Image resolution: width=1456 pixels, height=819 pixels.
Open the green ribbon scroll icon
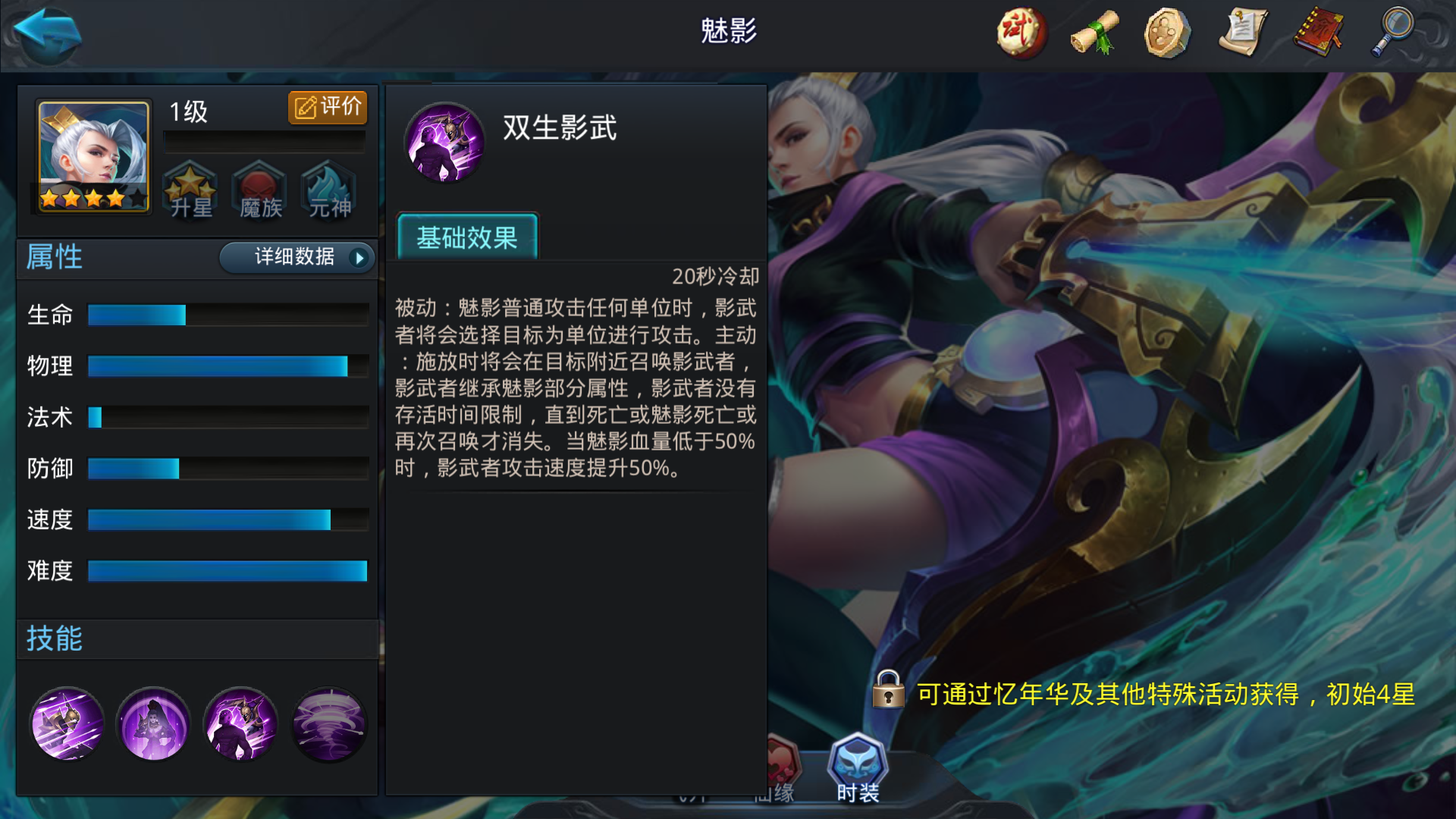1092,32
